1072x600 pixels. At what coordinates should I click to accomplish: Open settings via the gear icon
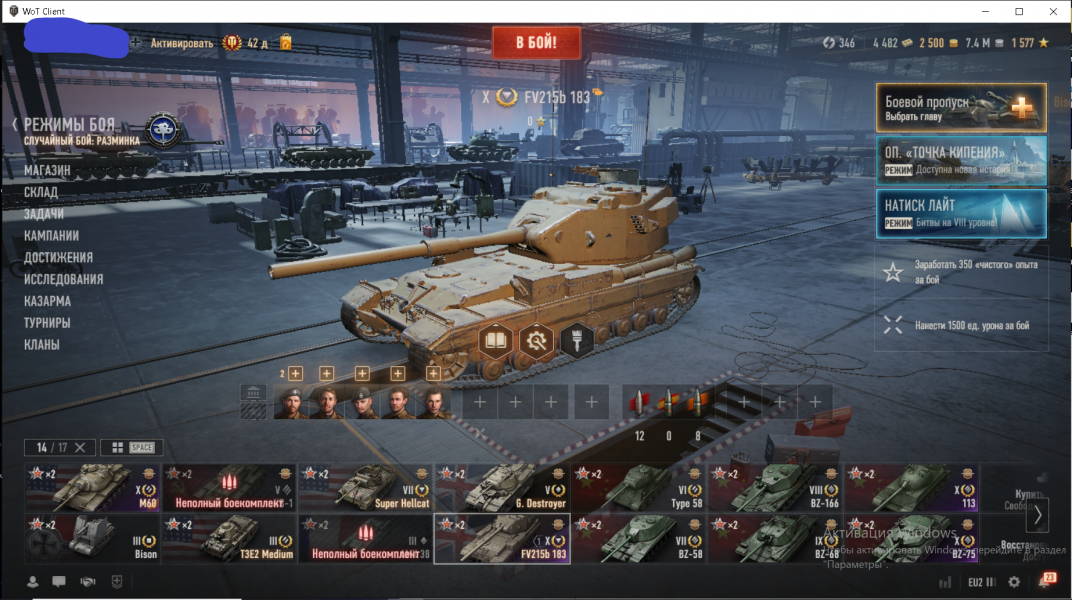(x=1014, y=582)
